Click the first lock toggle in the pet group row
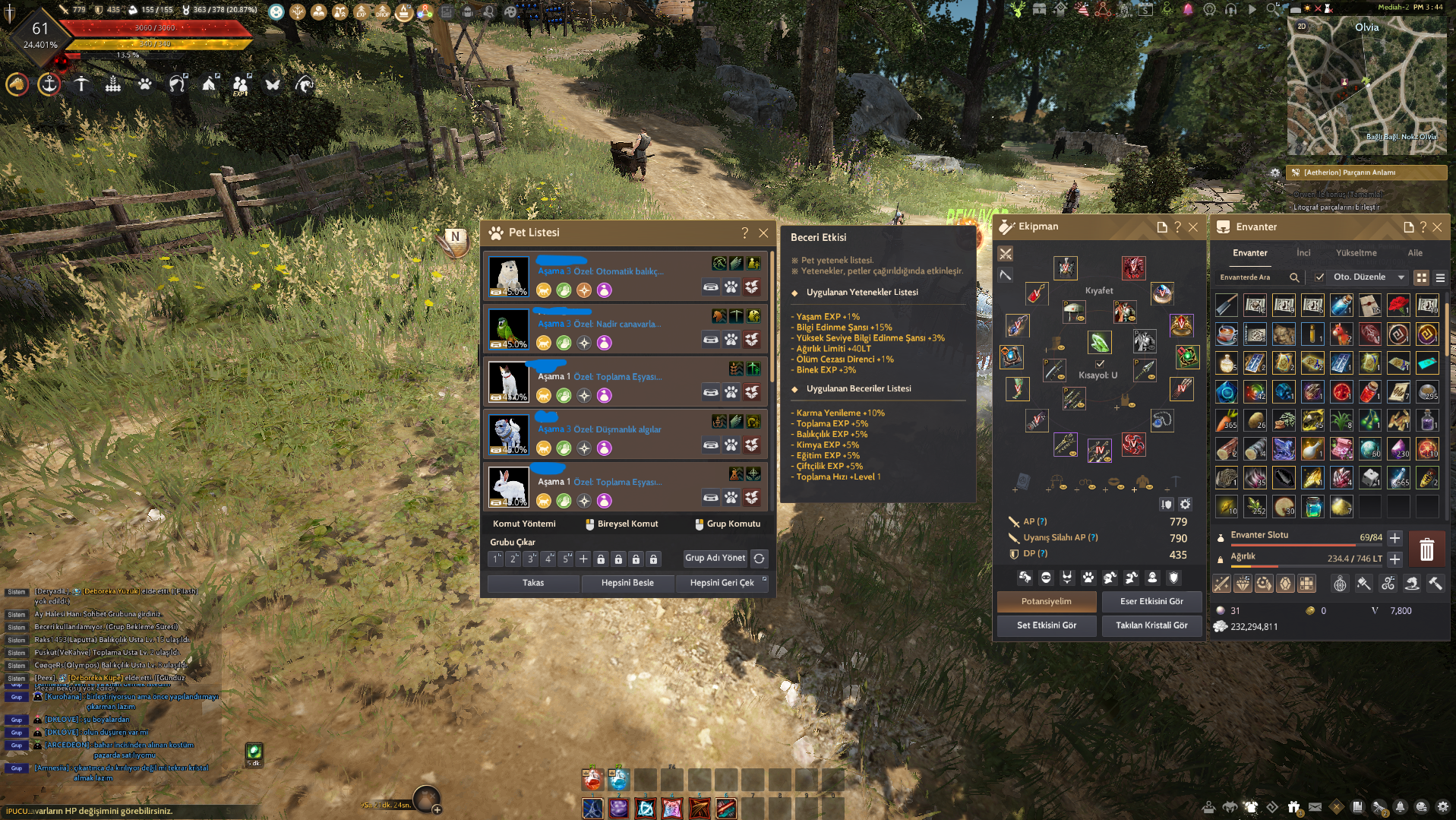Image resolution: width=1456 pixels, height=820 pixels. pyautogui.click(x=602, y=559)
